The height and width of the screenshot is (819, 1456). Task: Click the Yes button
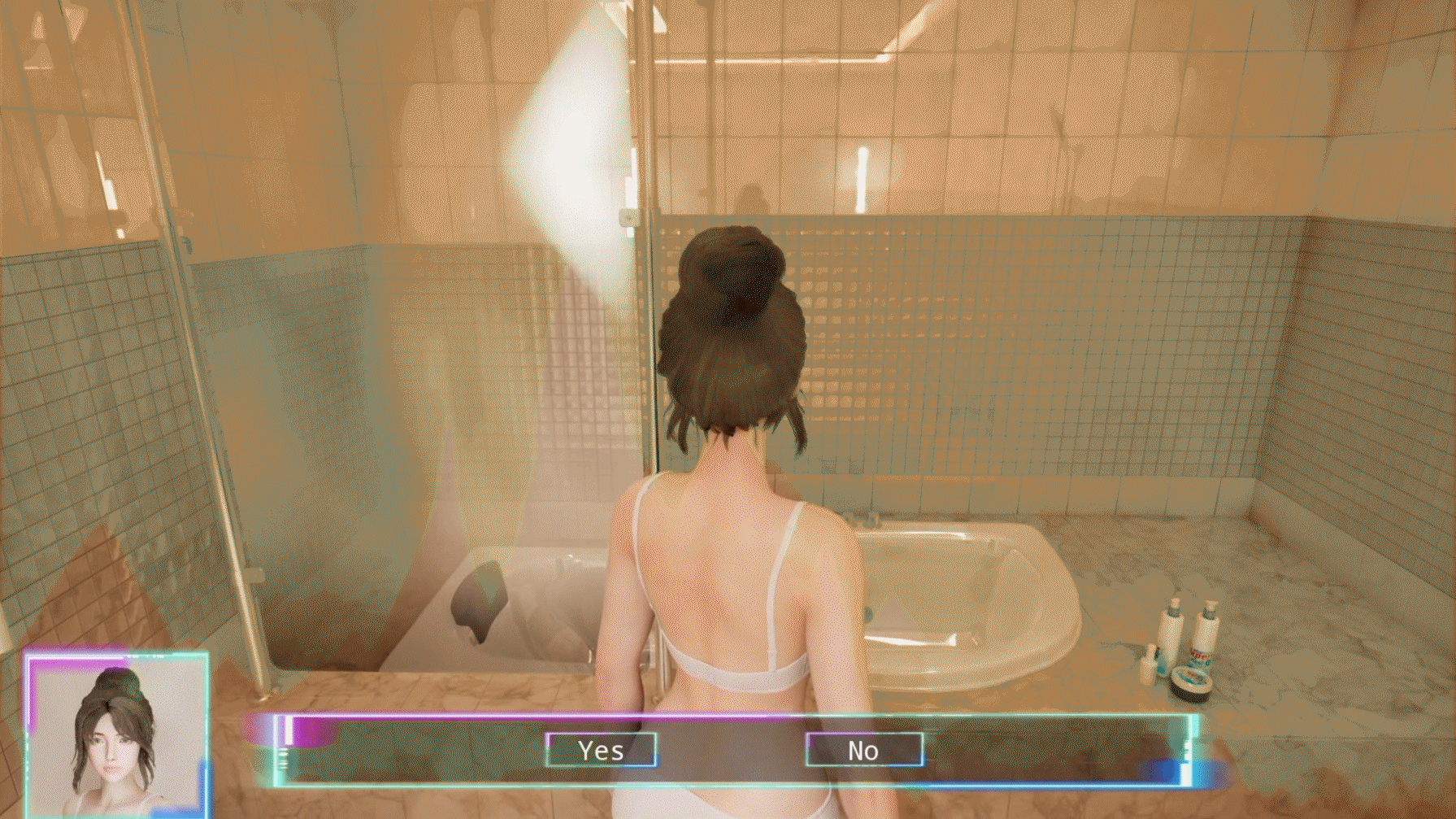[x=602, y=750]
